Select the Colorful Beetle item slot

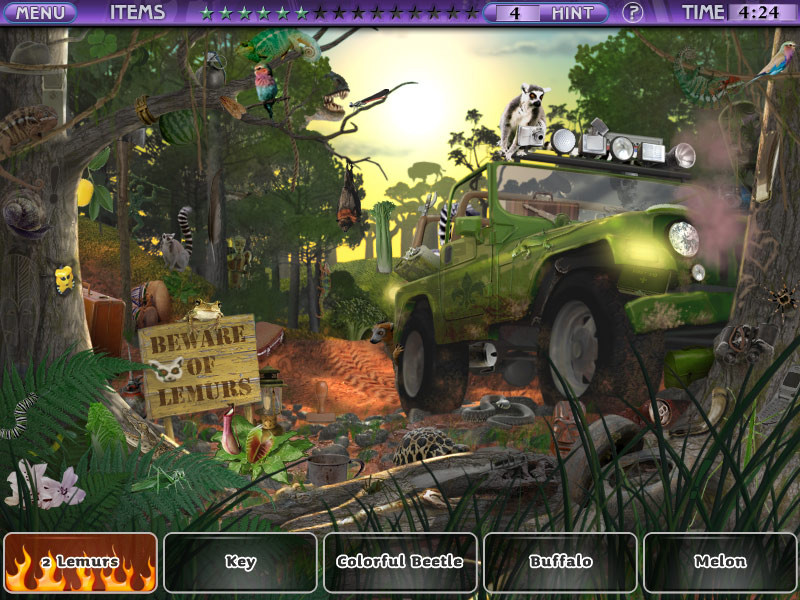[400, 562]
